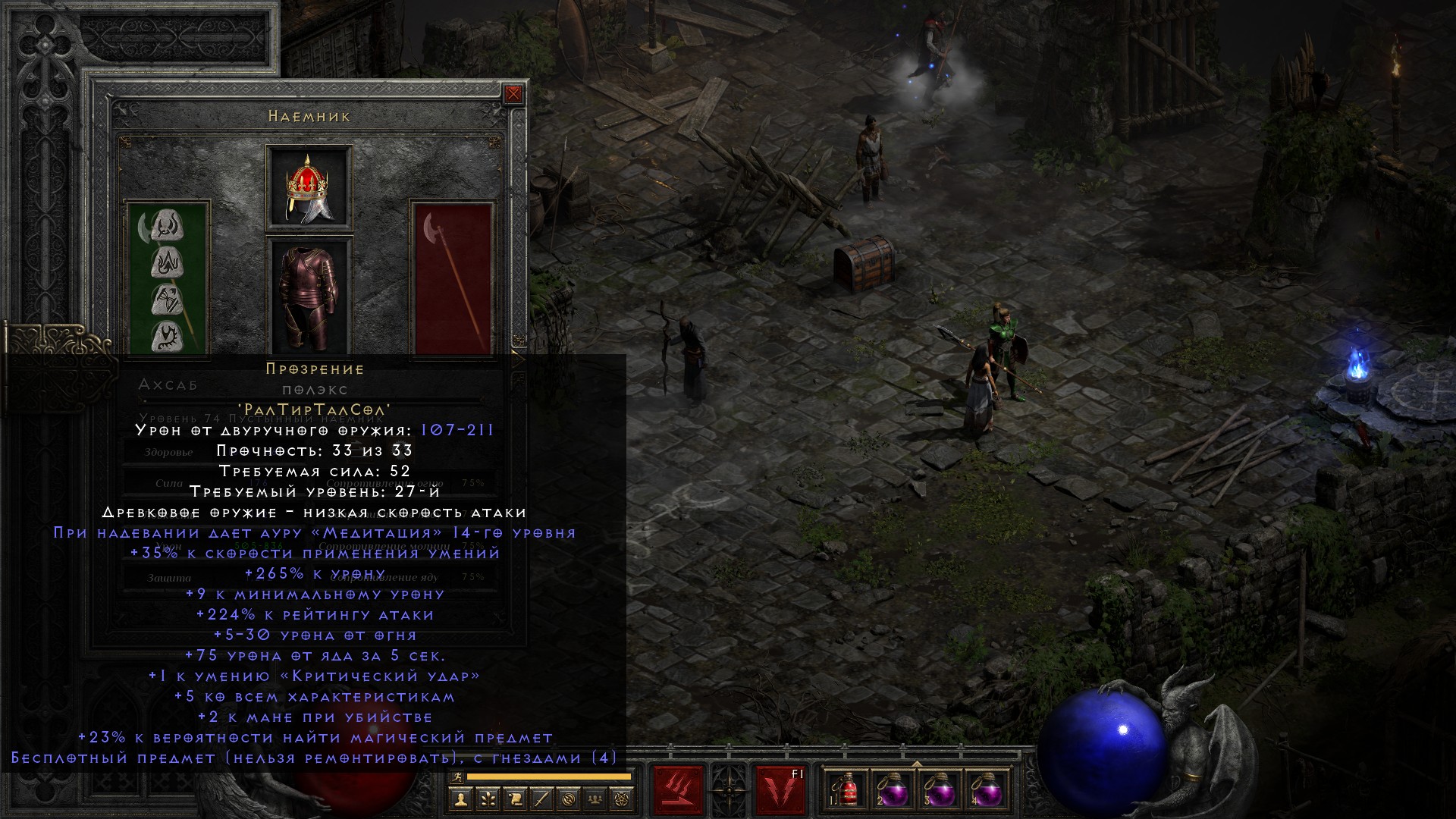Select the left attack skill icon
The height and width of the screenshot is (819, 1456).
(x=678, y=791)
